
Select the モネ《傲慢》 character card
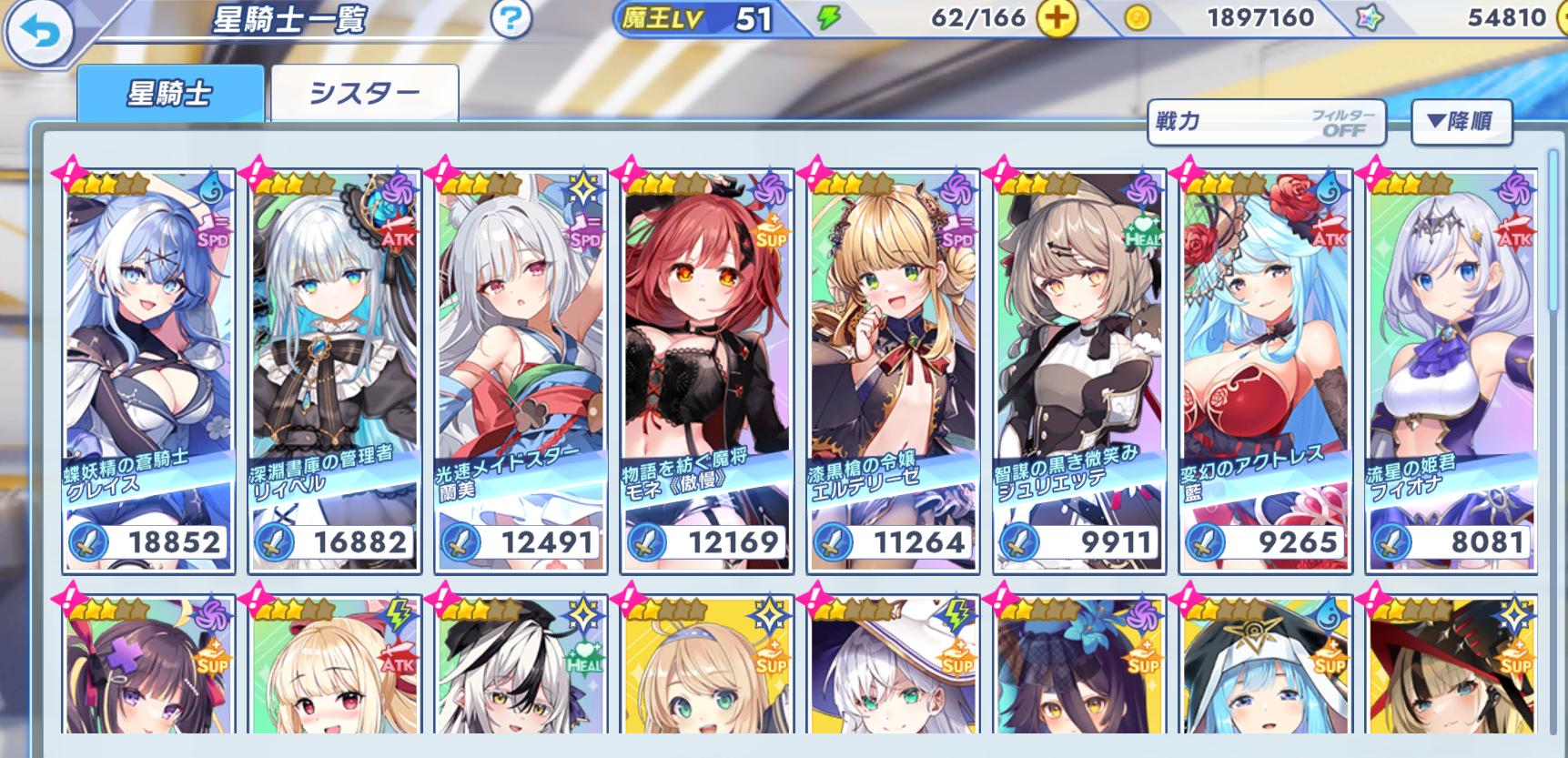pyautogui.click(x=707, y=371)
